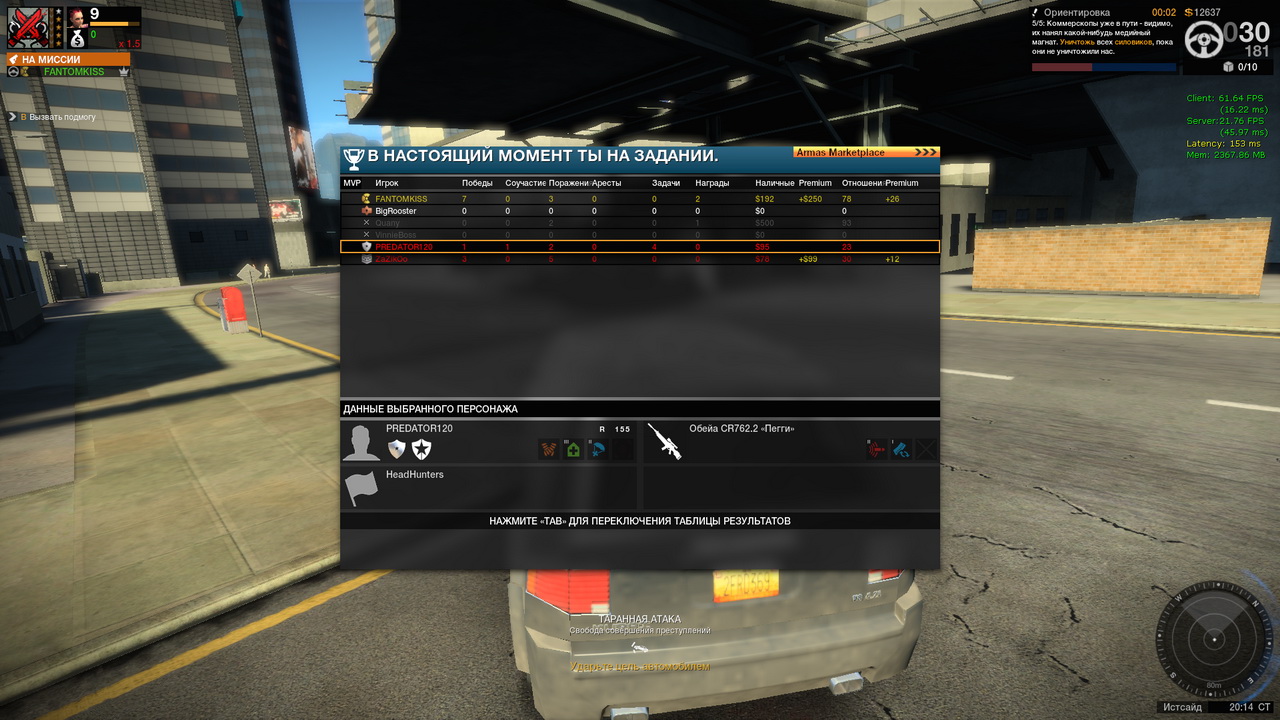
Task: Click the HeadHunters clan flag icon
Action: pos(361,488)
